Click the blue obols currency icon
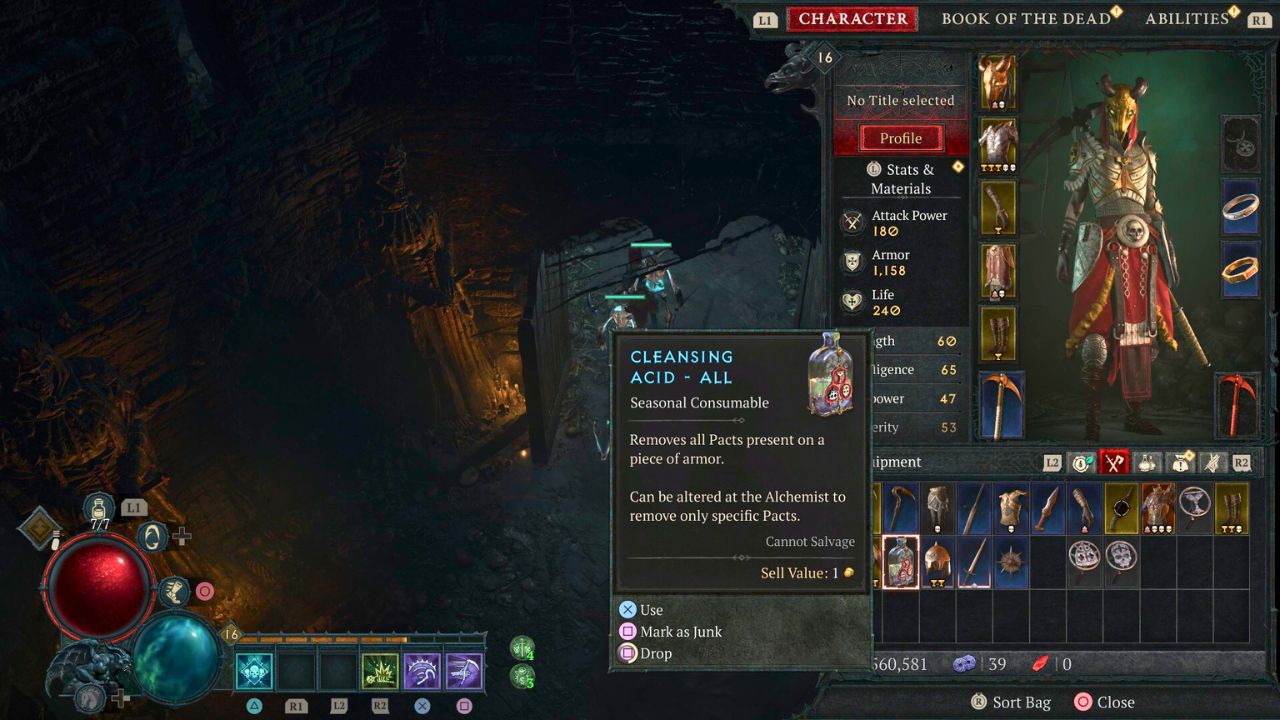Viewport: 1280px width, 720px height. [x=962, y=663]
